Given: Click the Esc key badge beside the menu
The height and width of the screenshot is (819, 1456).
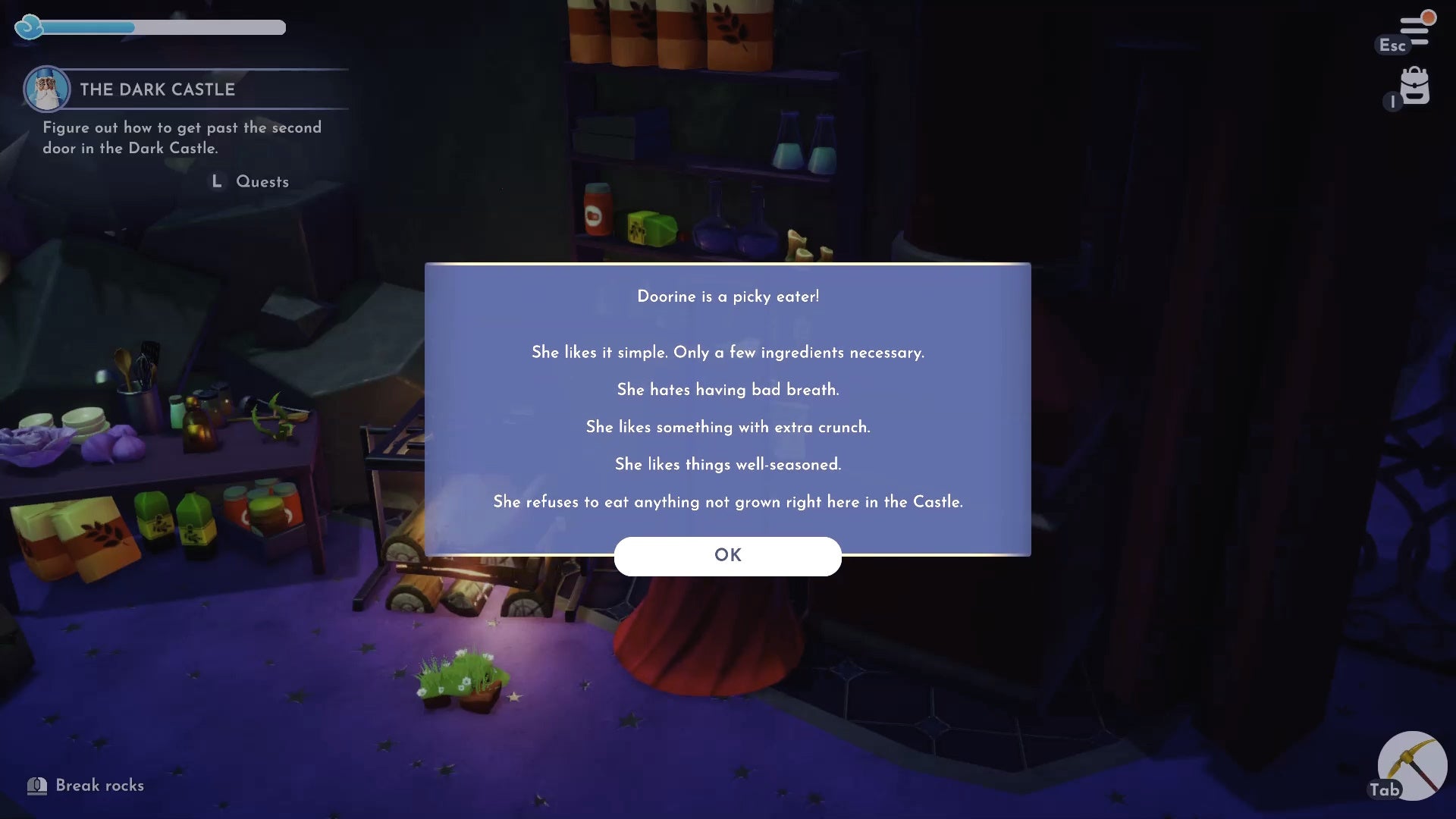Looking at the screenshot, I should (1392, 45).
